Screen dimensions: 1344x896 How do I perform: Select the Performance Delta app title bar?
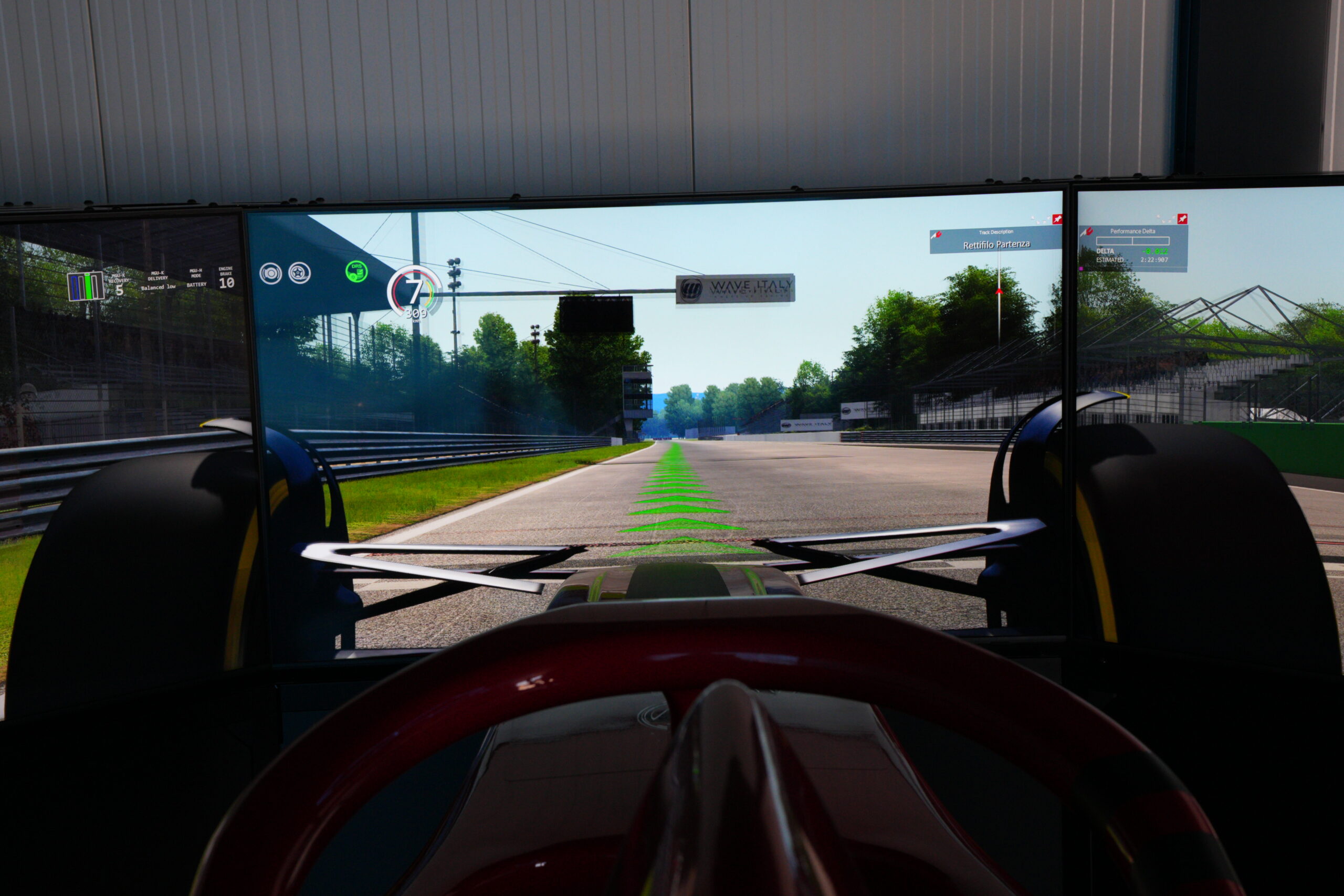coord(1132,231)
